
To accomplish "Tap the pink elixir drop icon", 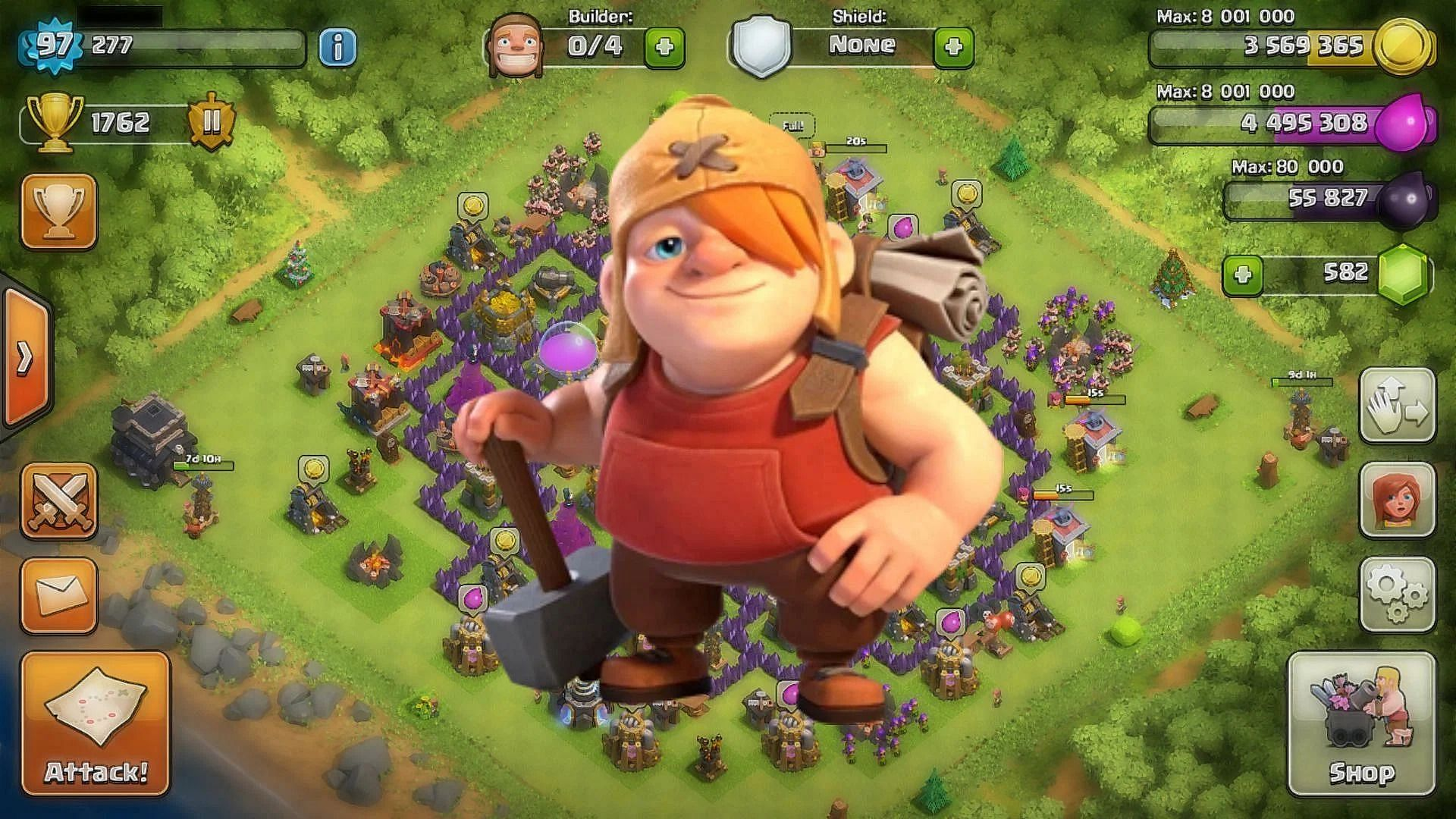I will 1409,123.
